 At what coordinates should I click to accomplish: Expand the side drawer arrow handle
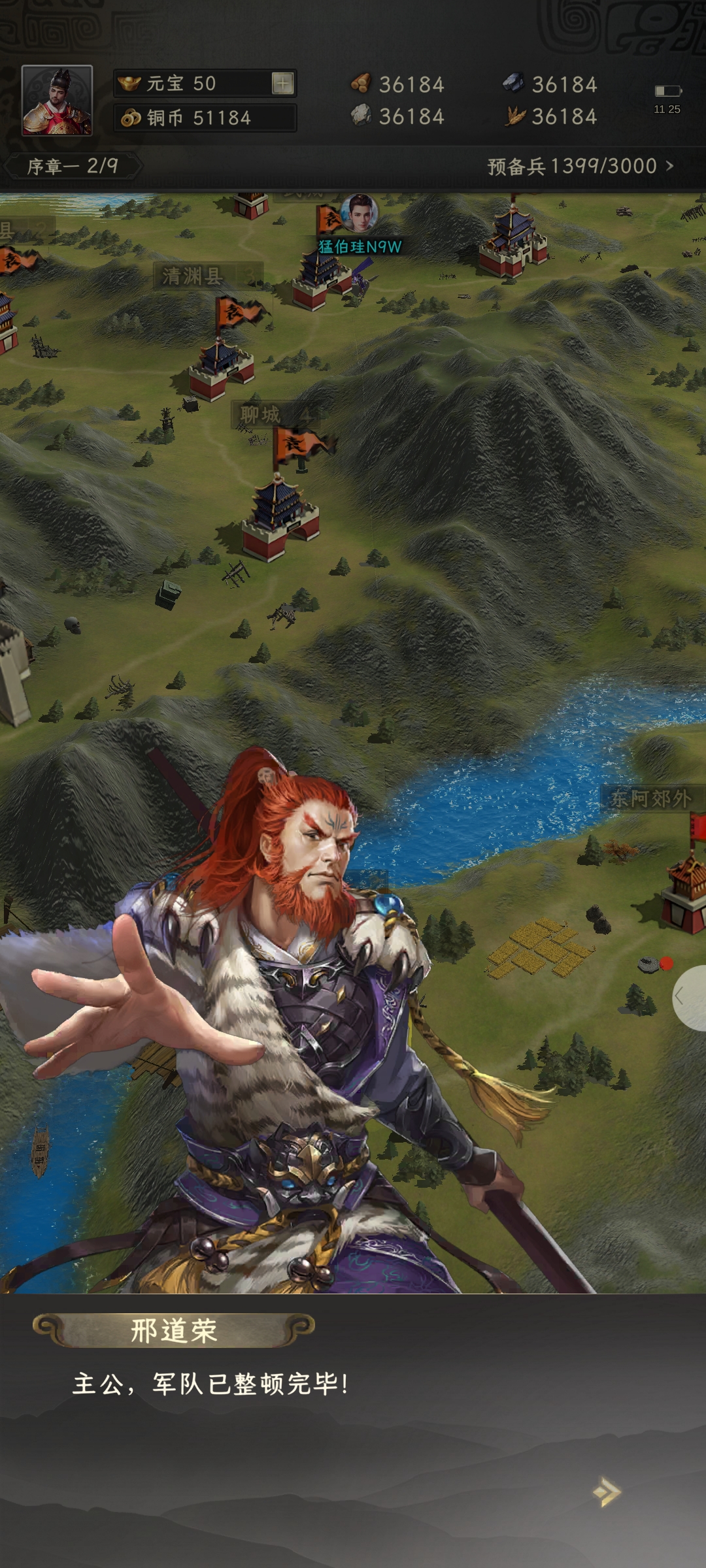[689, 997]
